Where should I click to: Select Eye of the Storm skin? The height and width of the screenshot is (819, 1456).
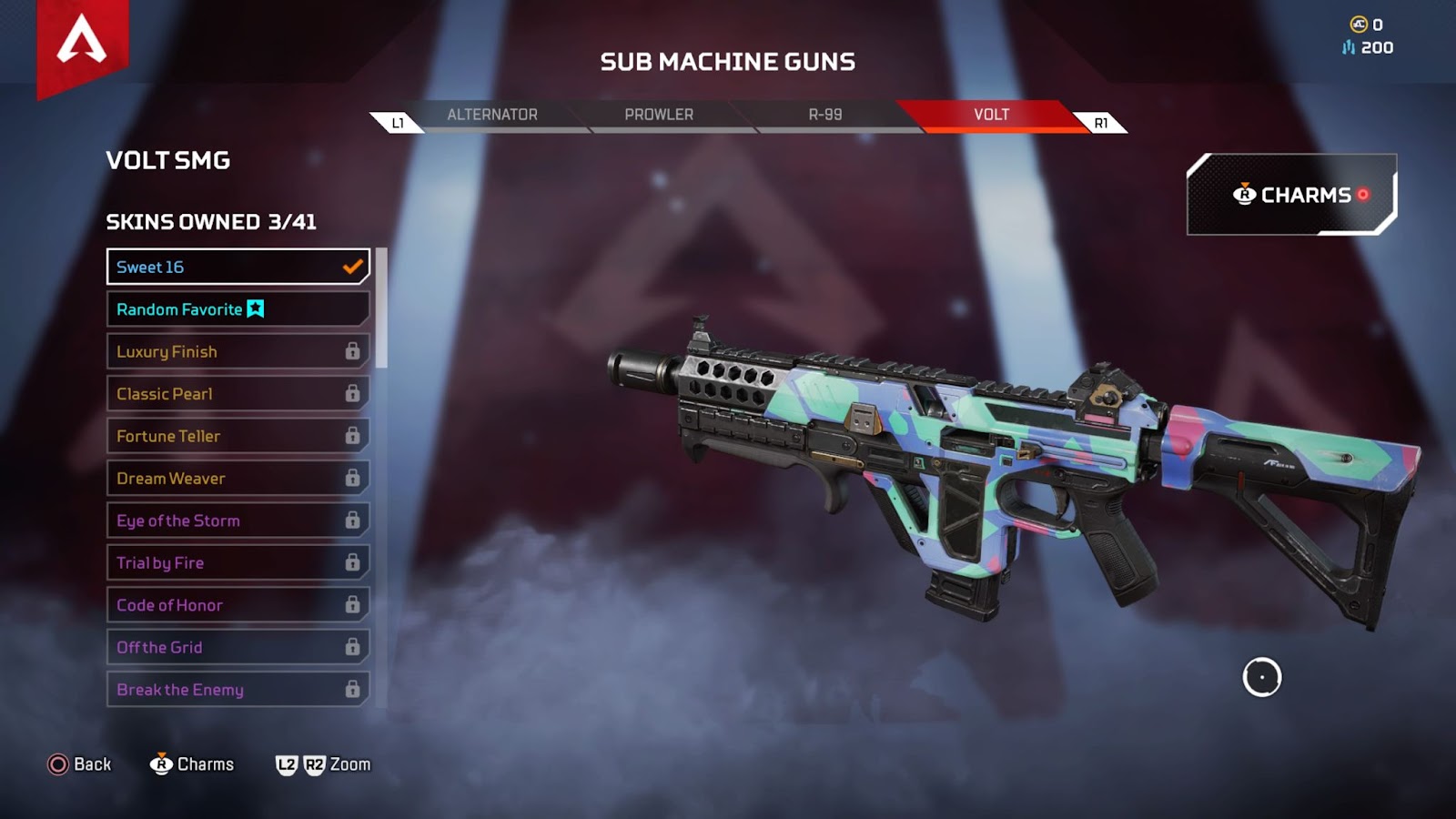click(238, 521)
